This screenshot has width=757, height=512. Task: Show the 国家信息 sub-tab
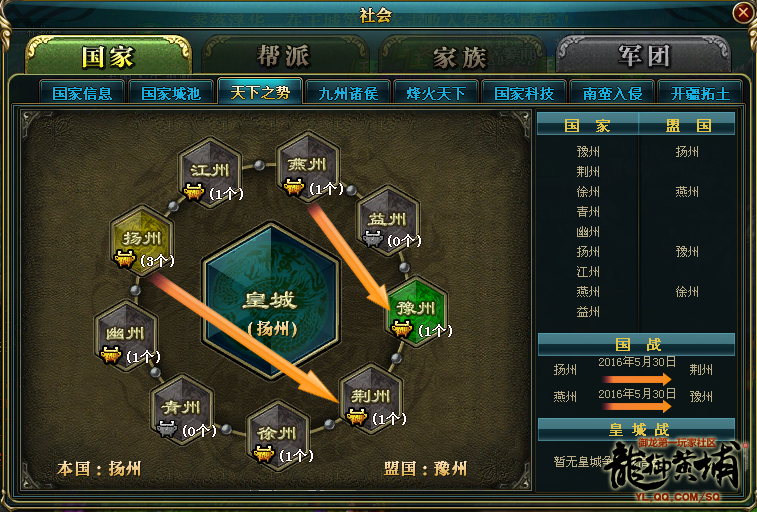pyautogui.click(x=83, y=93)
